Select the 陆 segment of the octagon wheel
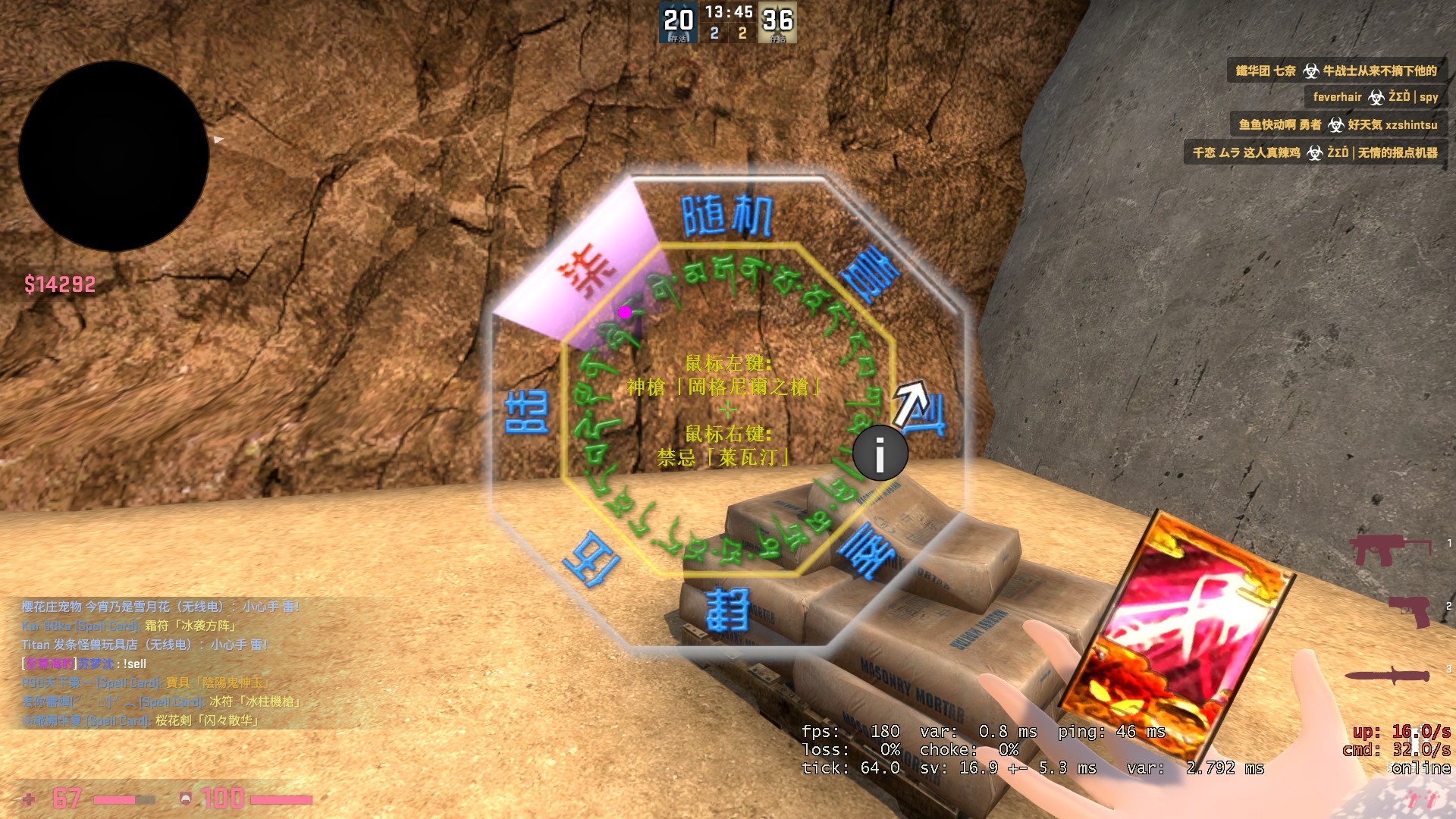 (x=526, y=413)
